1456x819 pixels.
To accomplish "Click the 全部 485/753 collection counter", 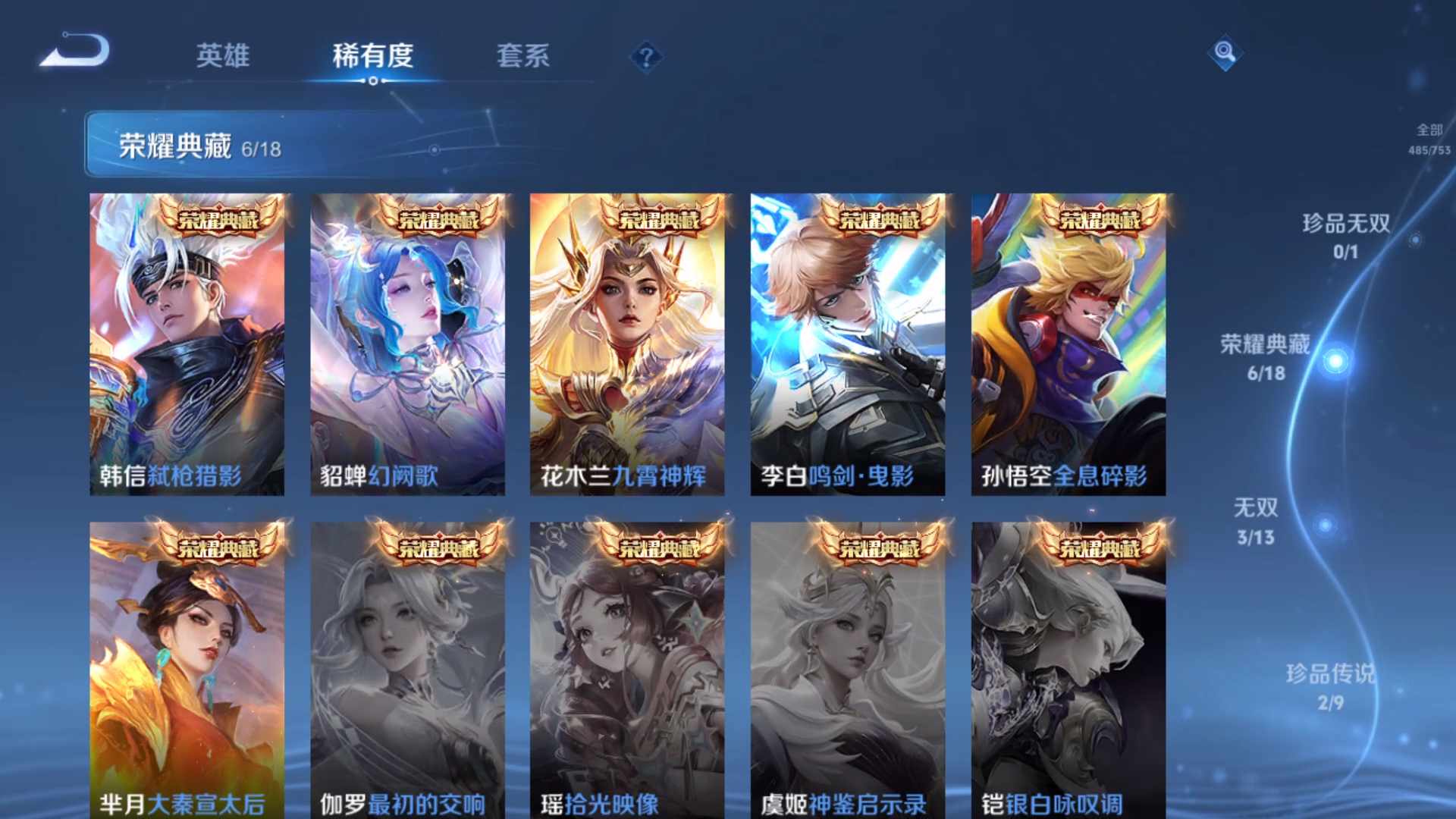I will tap(1428, 139).
